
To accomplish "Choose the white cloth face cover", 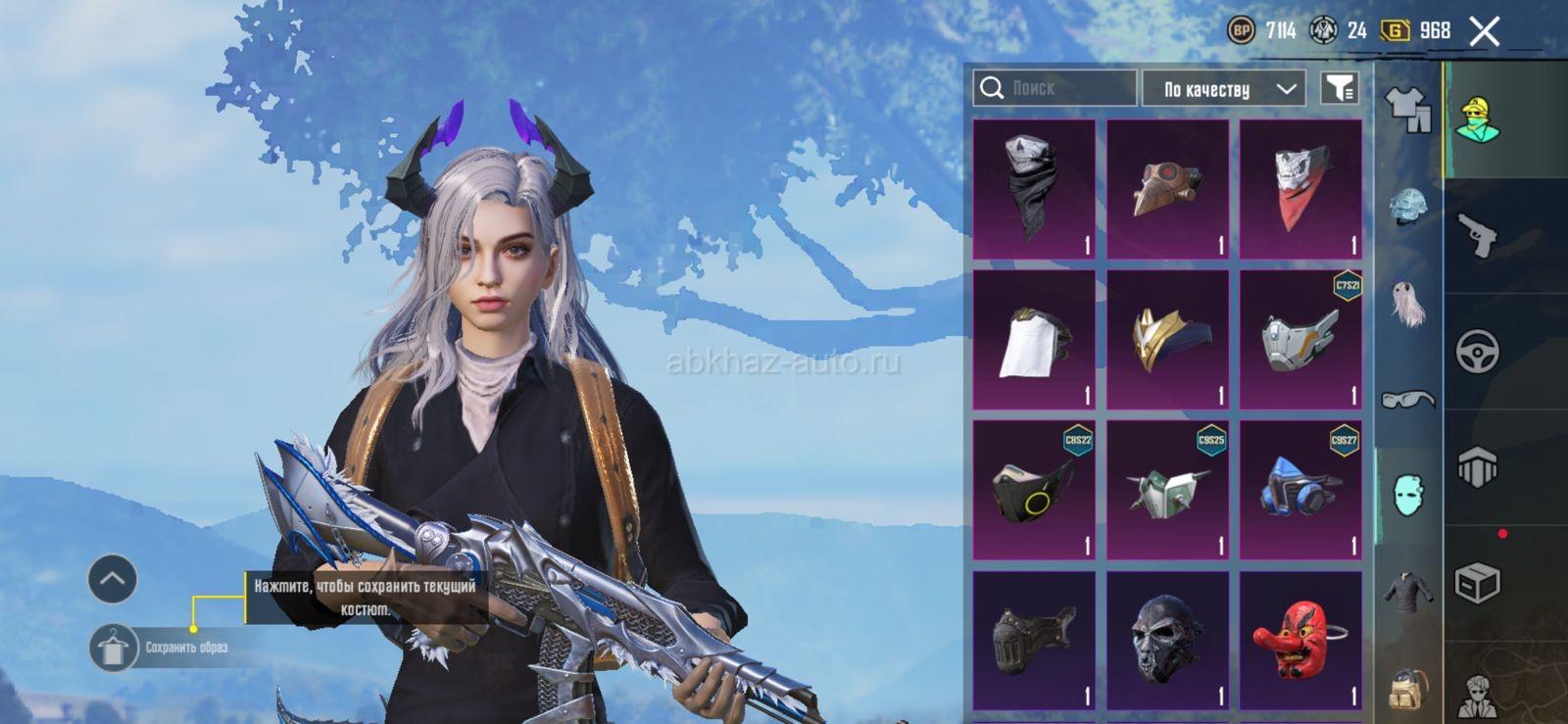I will [1033, 340].
